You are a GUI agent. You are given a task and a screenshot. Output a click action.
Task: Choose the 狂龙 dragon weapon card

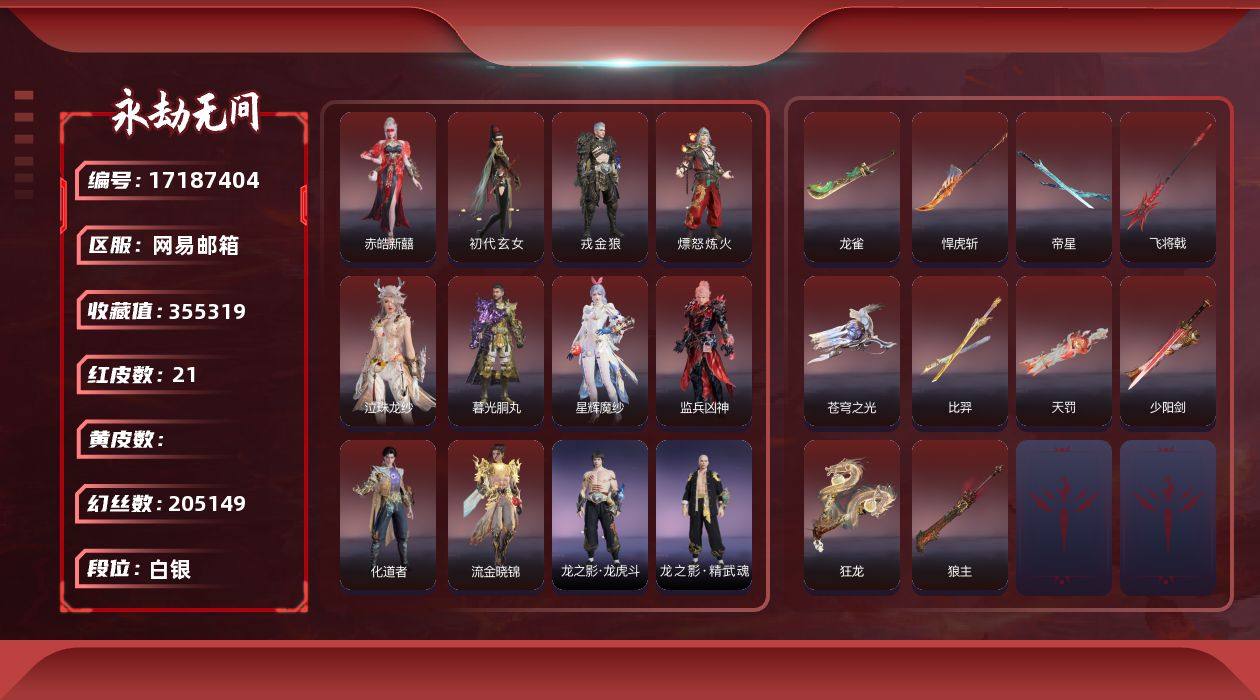(x=852, y=515)
